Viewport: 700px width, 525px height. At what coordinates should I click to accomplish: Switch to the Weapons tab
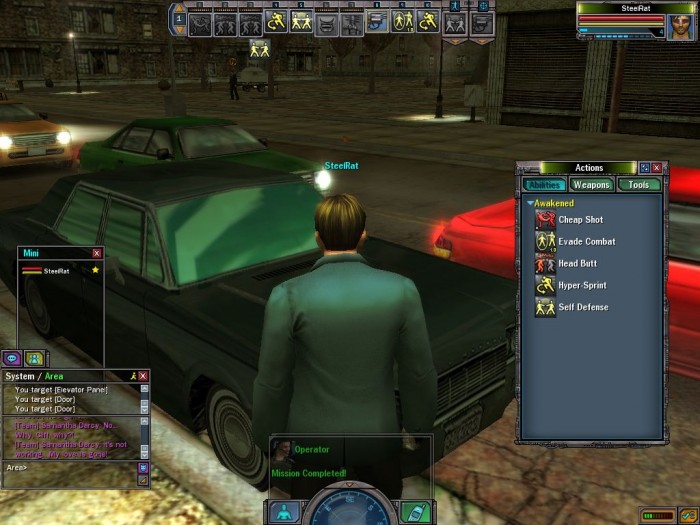click(591, 185)
